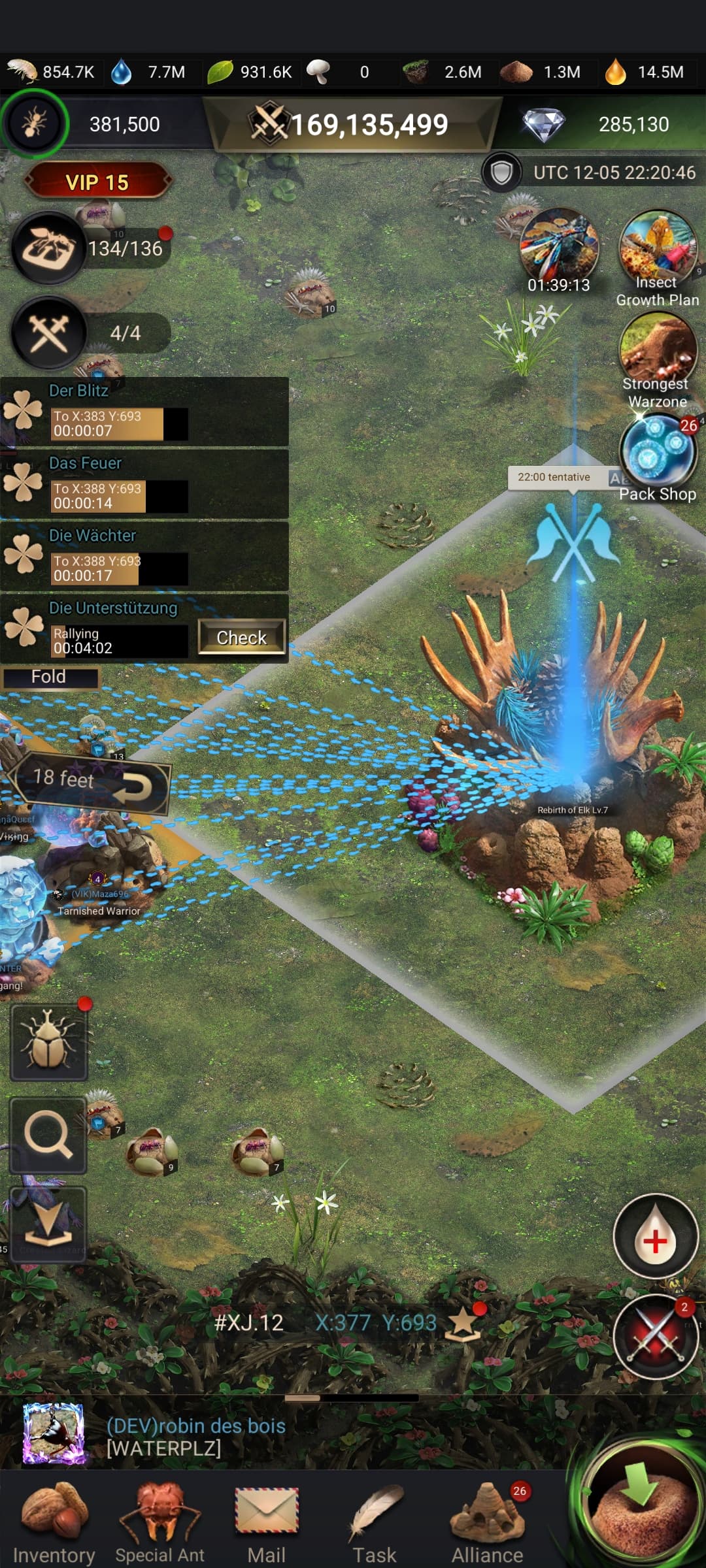Open the Inventory menu
Screen dimensions: 706x1568
54,1518
